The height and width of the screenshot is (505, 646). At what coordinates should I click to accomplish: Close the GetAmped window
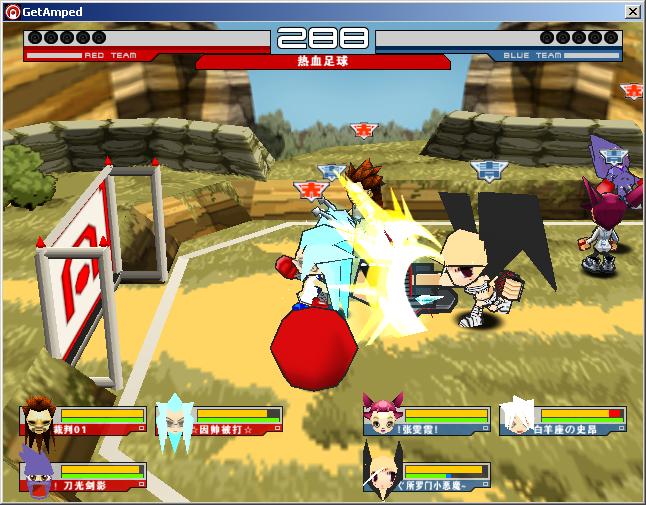pos(632,11)
